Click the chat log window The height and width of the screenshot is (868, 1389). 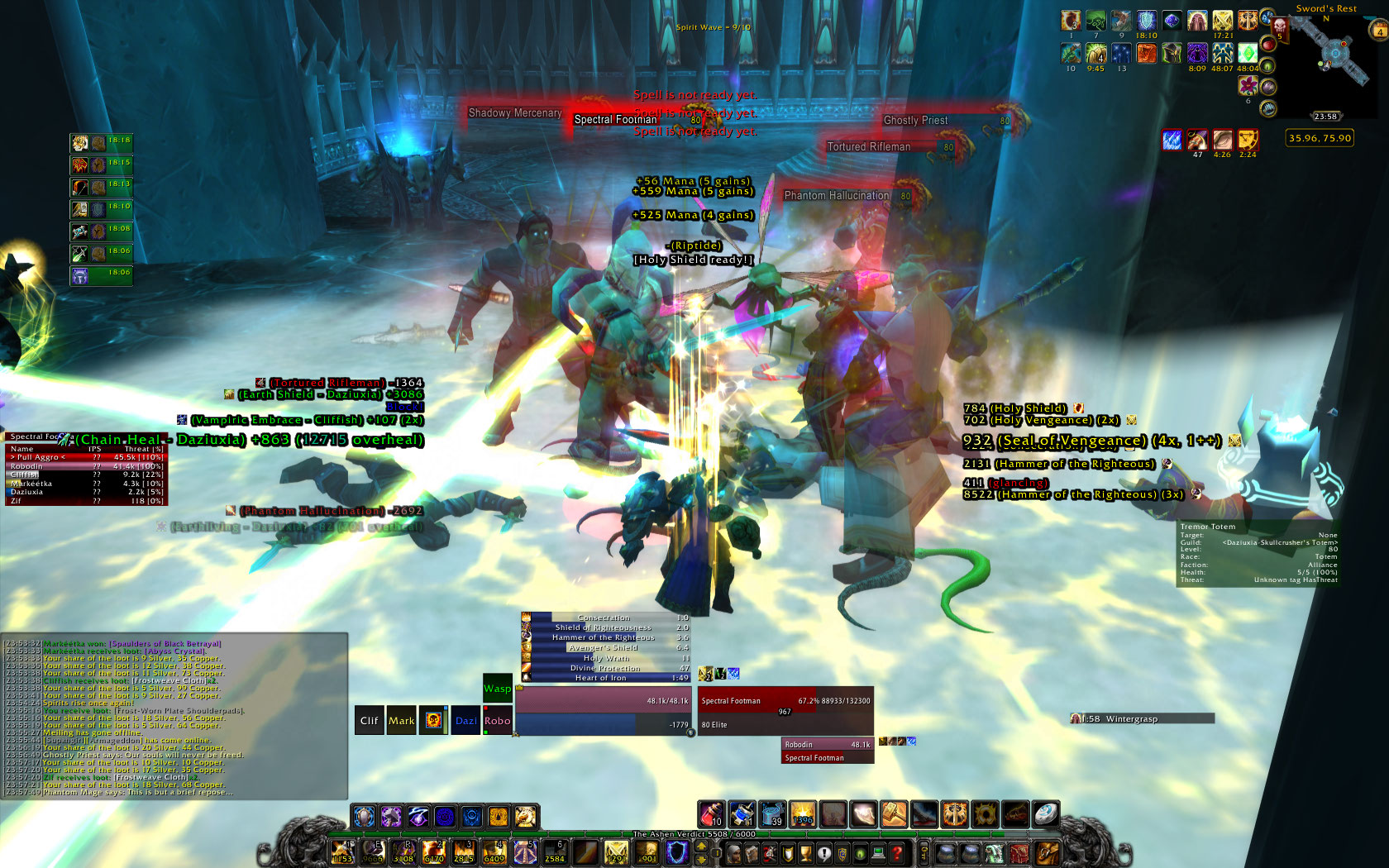pos(174,716)
